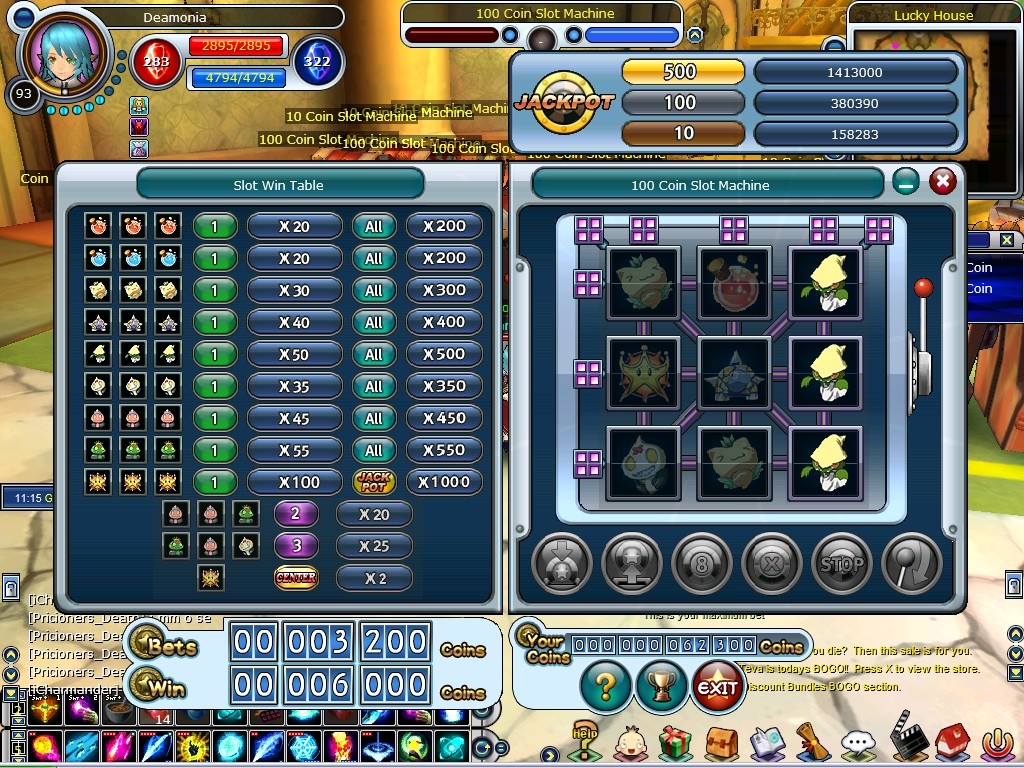Hit the STOP button on the slot machine

[x=841, y=563]
